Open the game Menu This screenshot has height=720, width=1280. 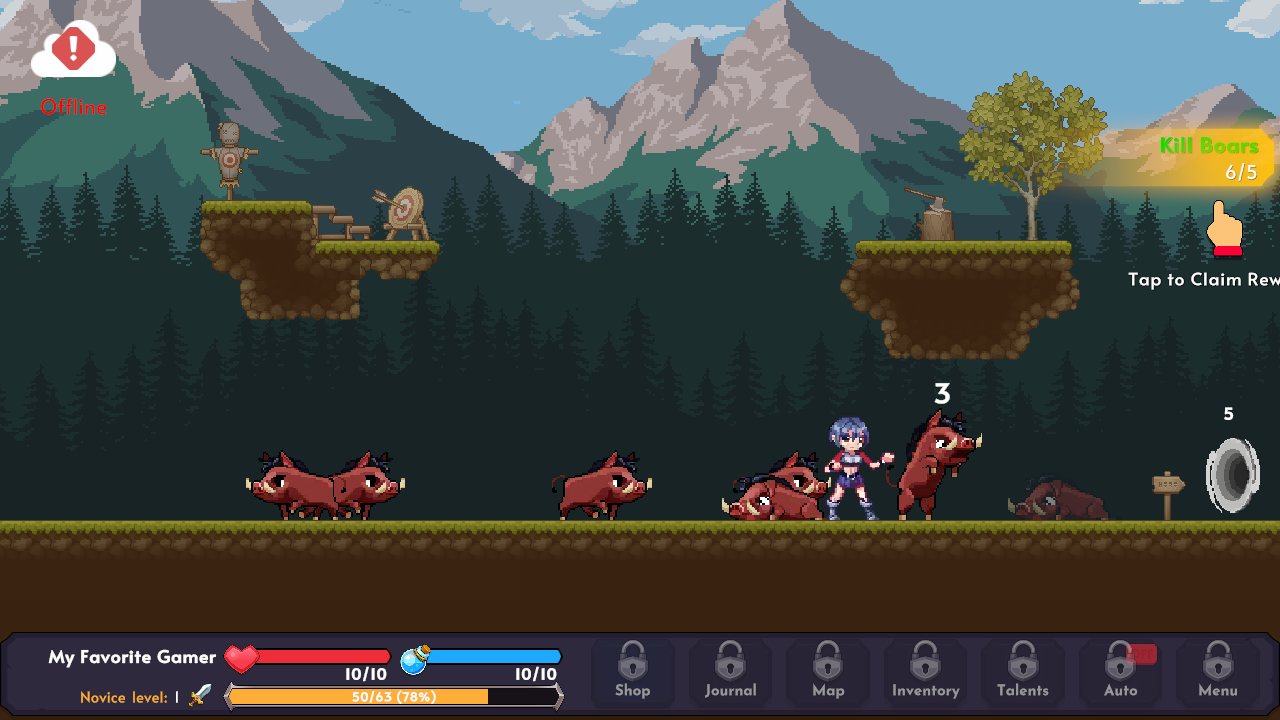(x=1217, y=671)
